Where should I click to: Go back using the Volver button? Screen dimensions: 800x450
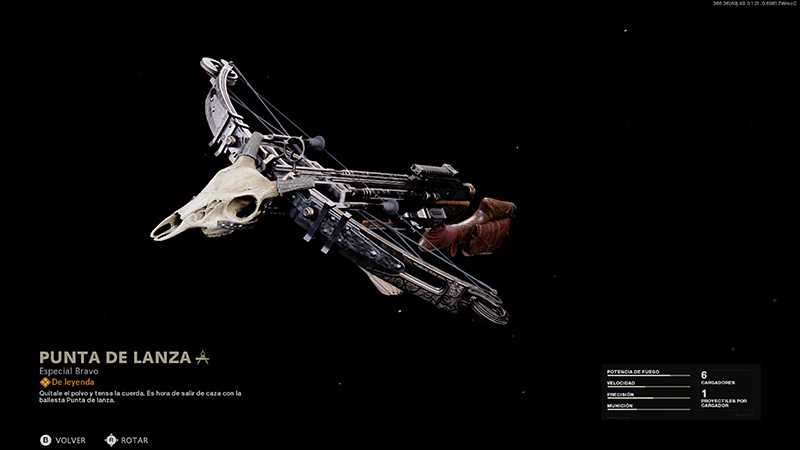(63, 440)
